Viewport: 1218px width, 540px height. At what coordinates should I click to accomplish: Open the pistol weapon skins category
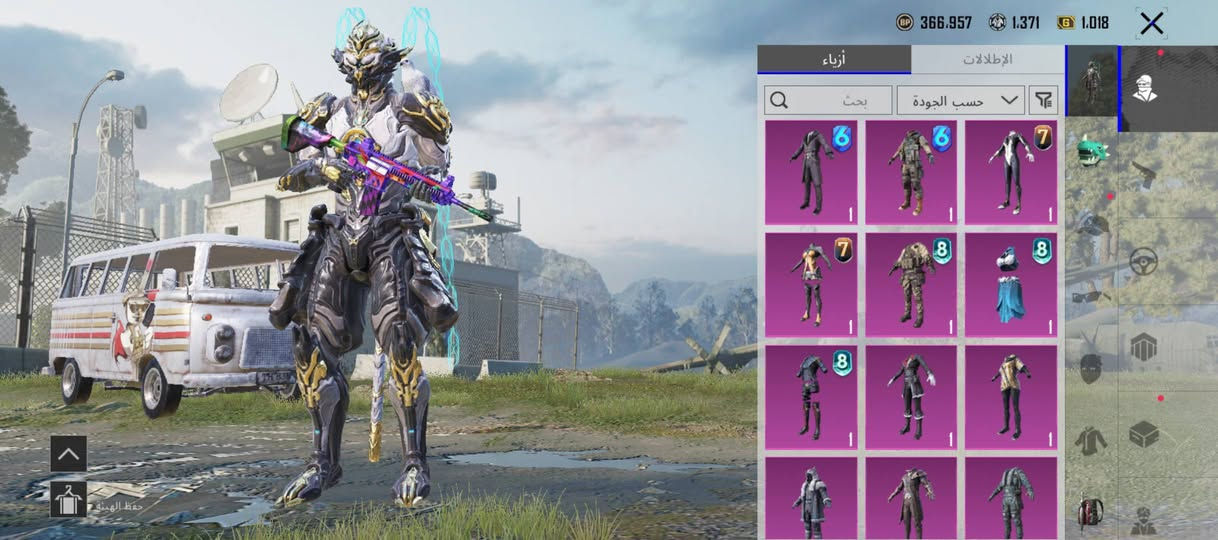(1144, 175)
